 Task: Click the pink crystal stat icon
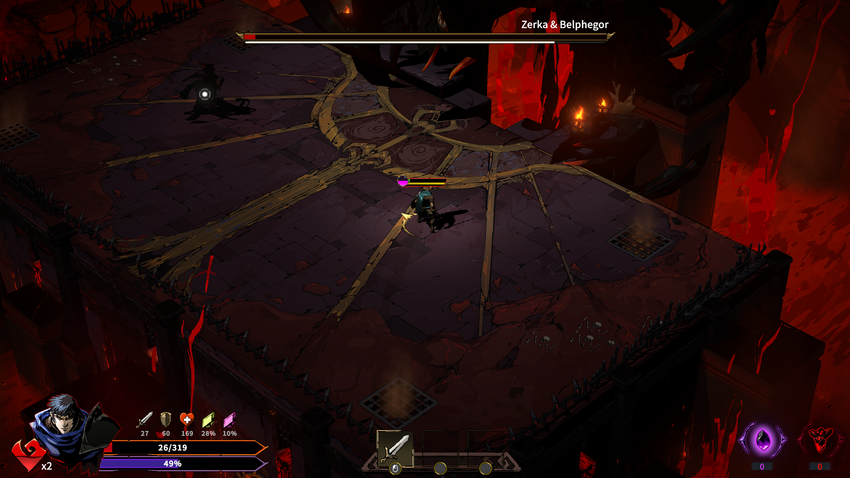[x=229, y=419]
